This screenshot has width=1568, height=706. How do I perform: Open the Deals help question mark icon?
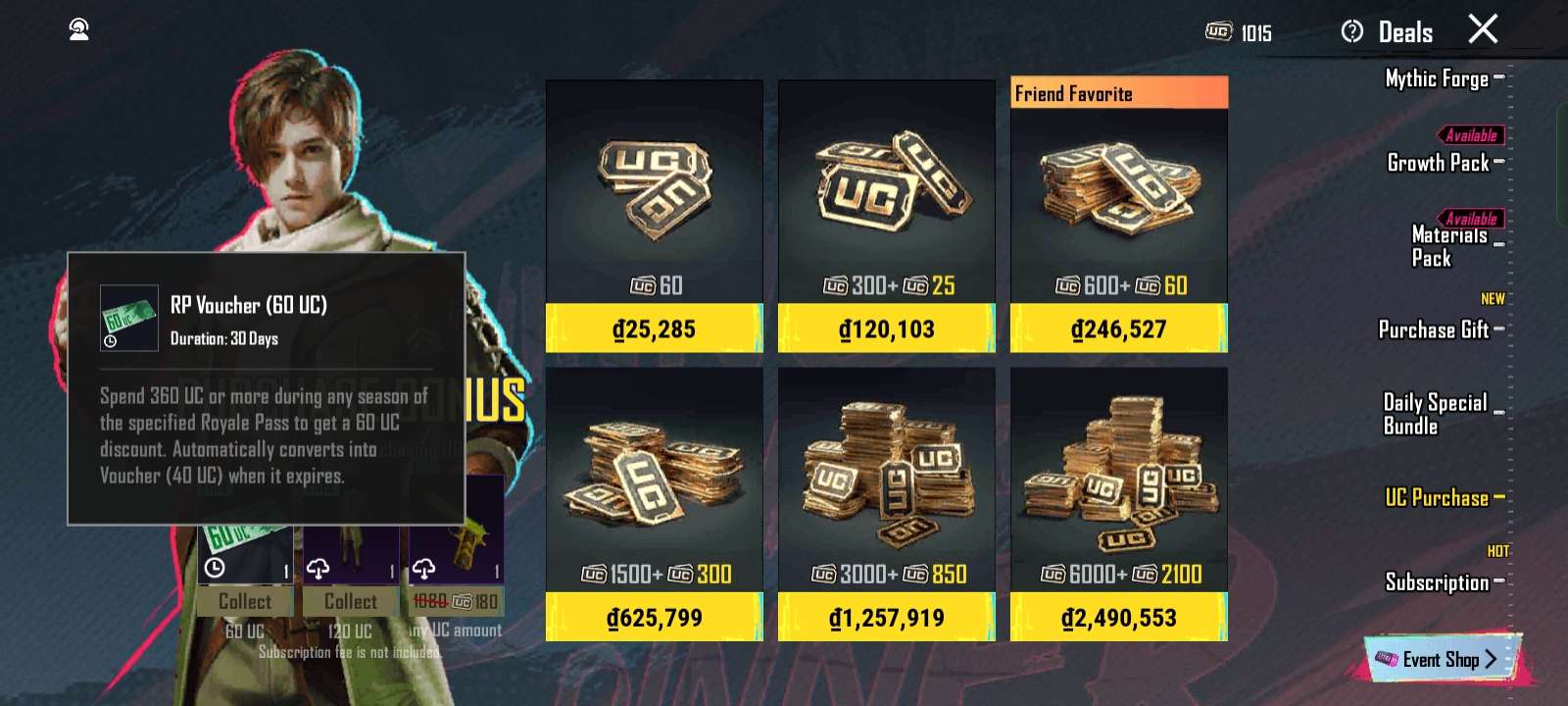click(x=1353, y=30)
